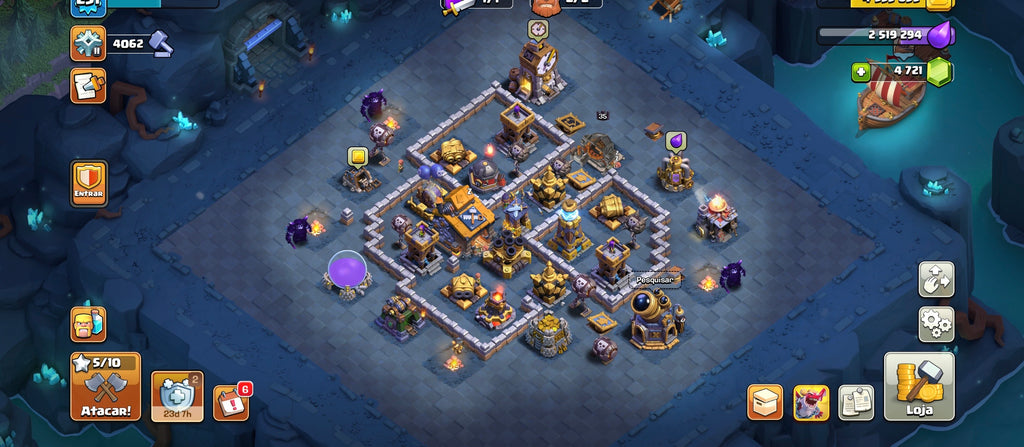Open the Entrar clan shield button
The width and height of the screenshot is (1024, 447).
point(89,183)
